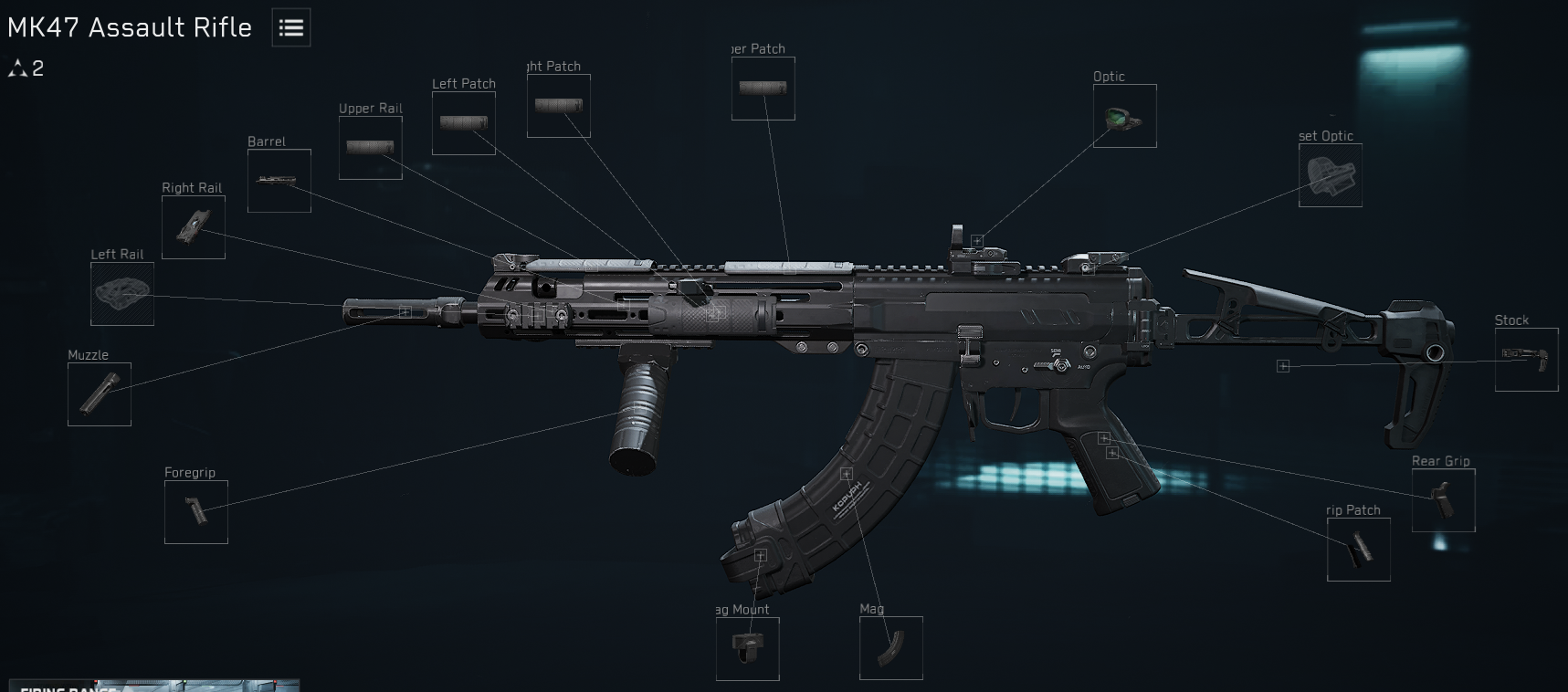Select the Stock attachment slot
Screen dimensions: 1568x692
pyautogui.click(x=1527, y=360)
